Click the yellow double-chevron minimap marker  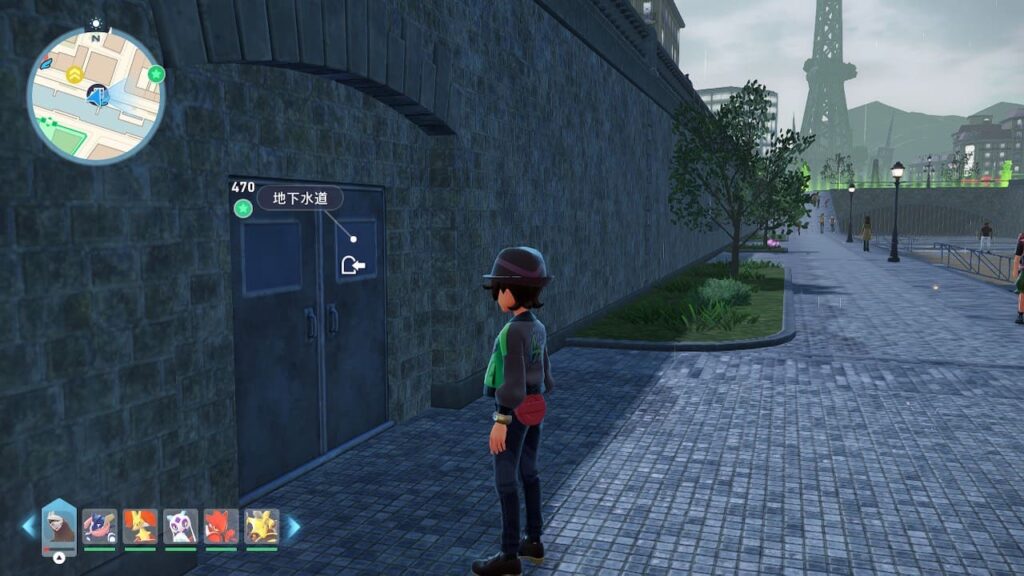coord(74,75)
